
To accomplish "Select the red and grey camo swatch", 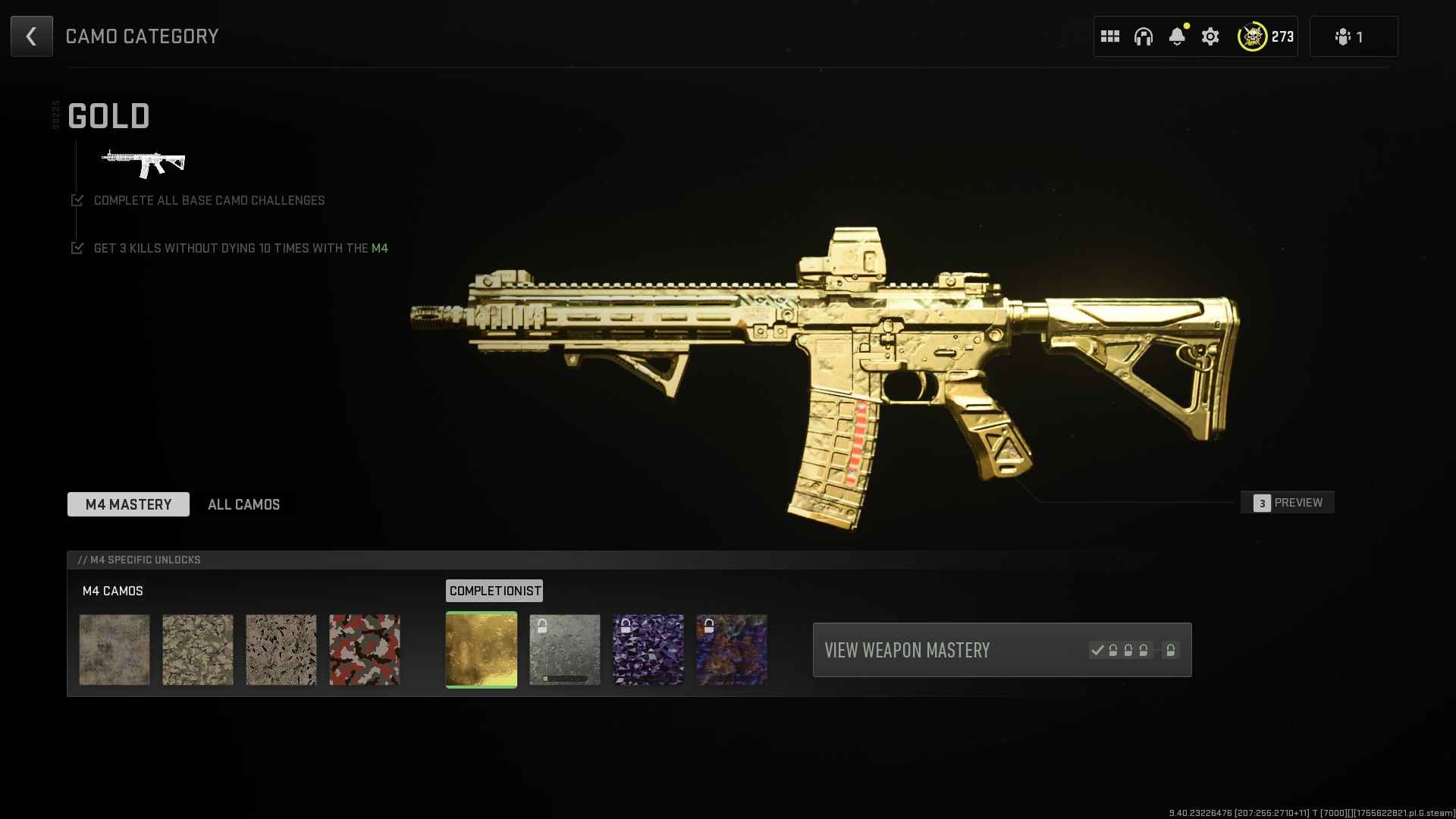I will (365, 650).
